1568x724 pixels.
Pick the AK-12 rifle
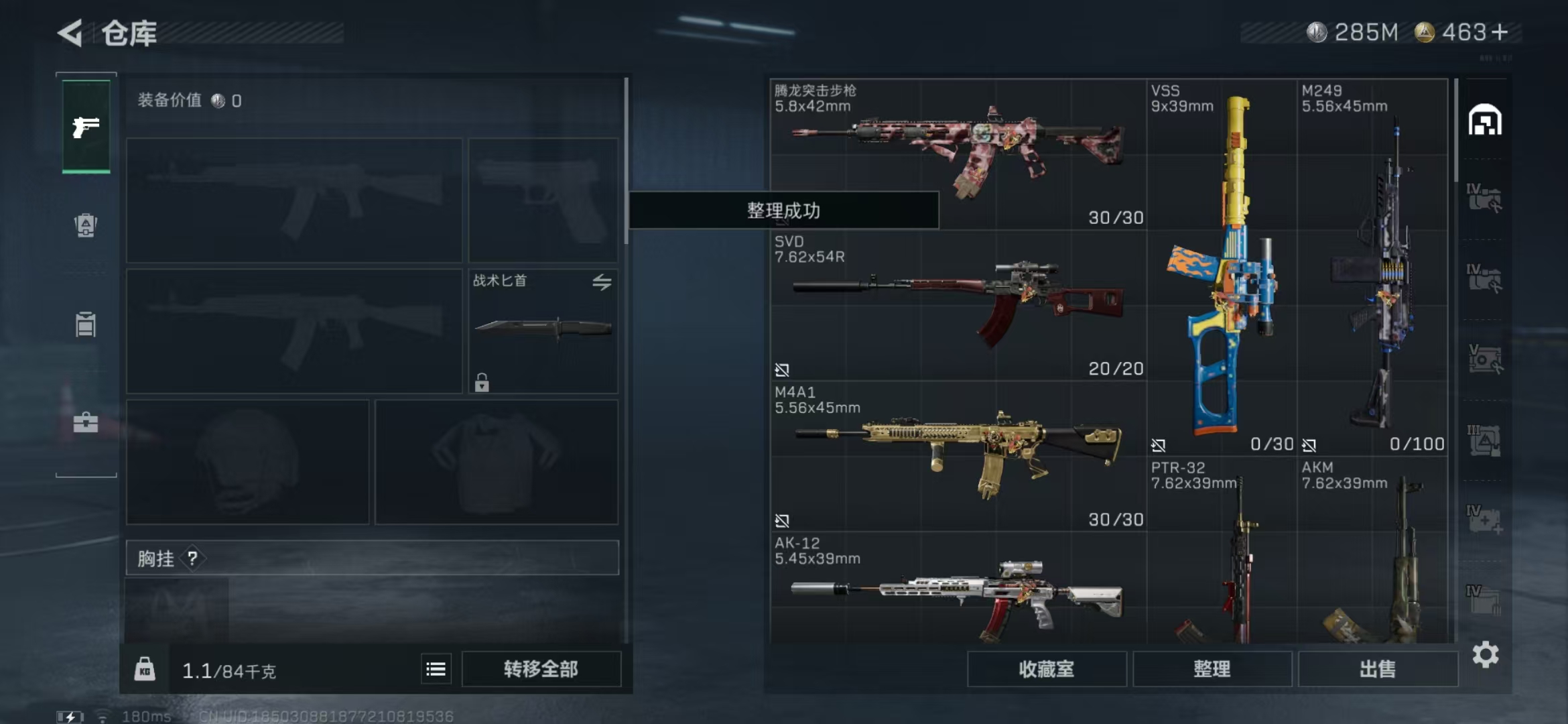[x=958, y=593]
